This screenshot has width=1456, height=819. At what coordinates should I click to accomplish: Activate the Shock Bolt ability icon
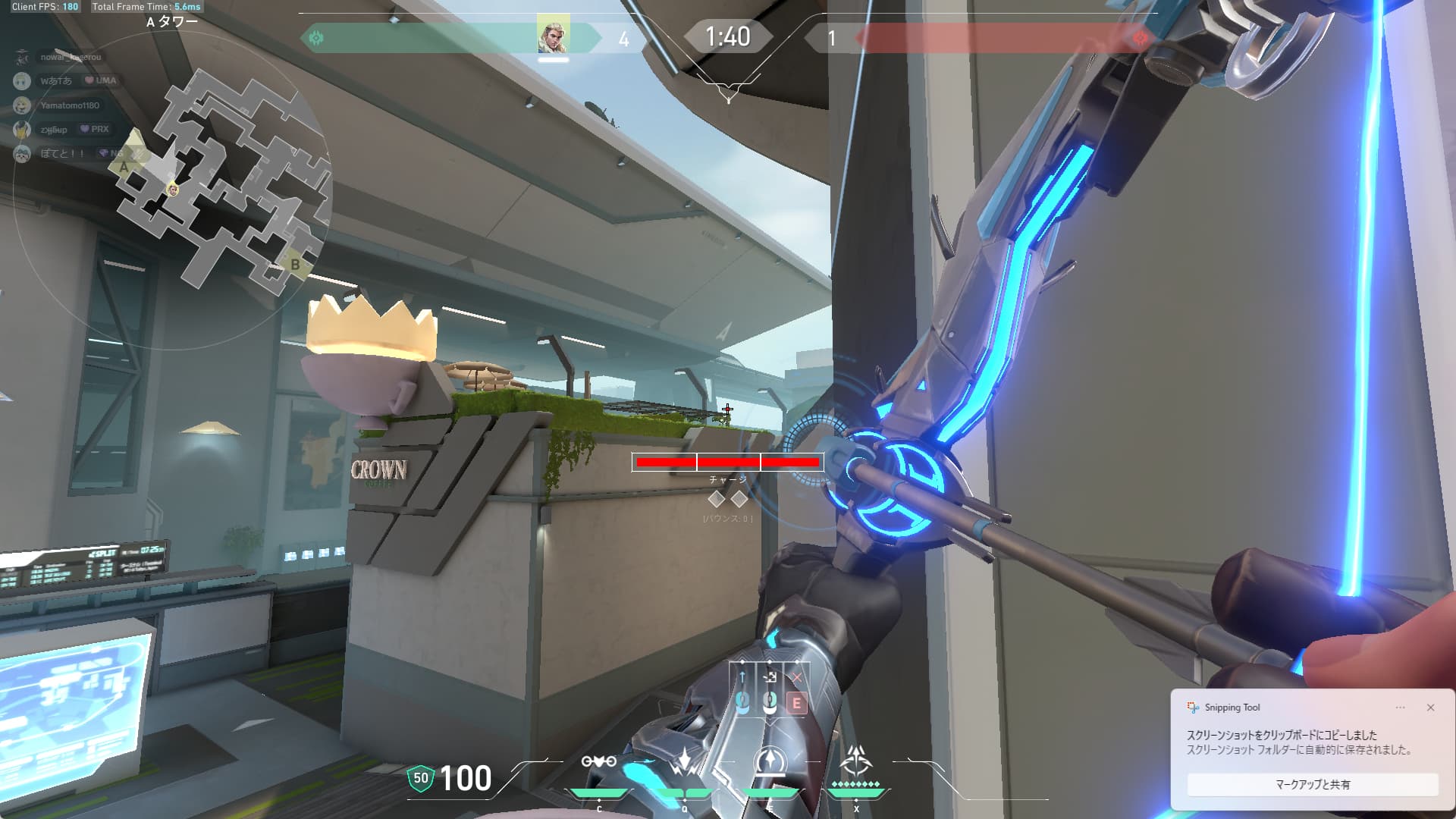coord(685,761)
